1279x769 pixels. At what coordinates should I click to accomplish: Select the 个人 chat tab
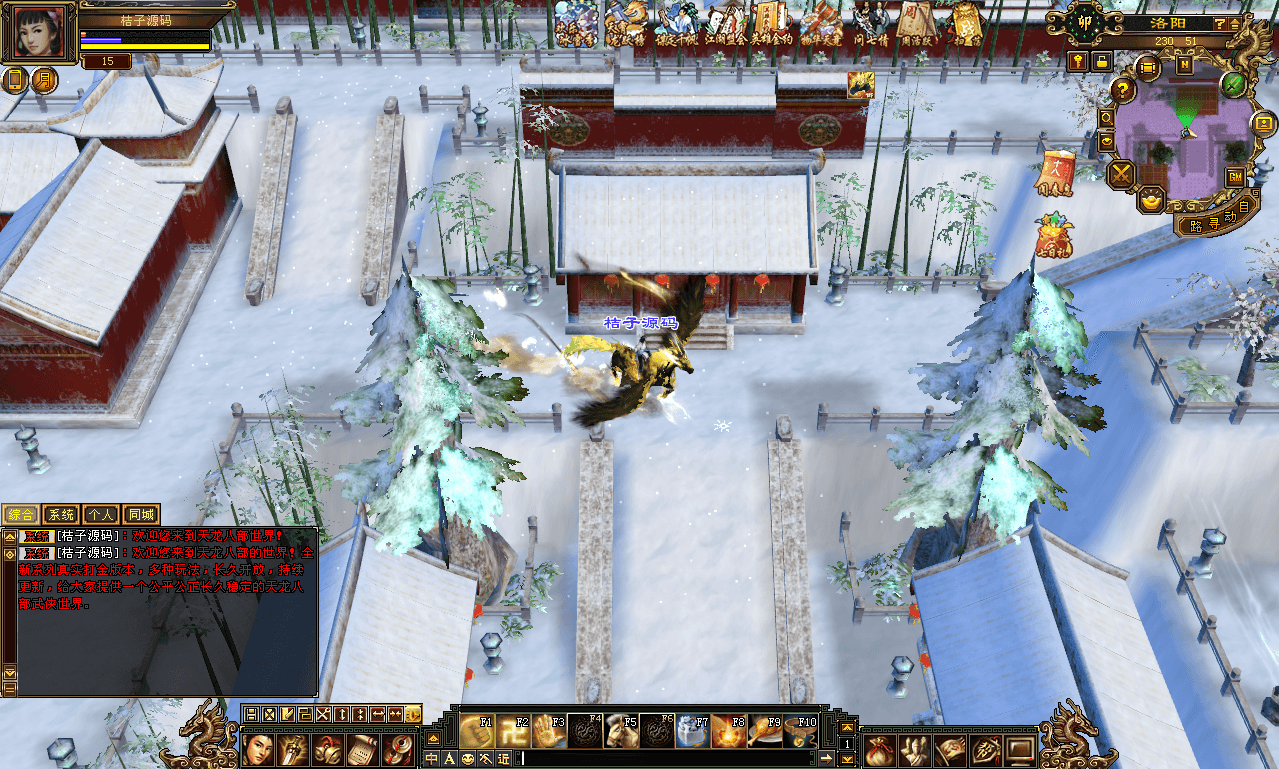click(x=101, y=515)
